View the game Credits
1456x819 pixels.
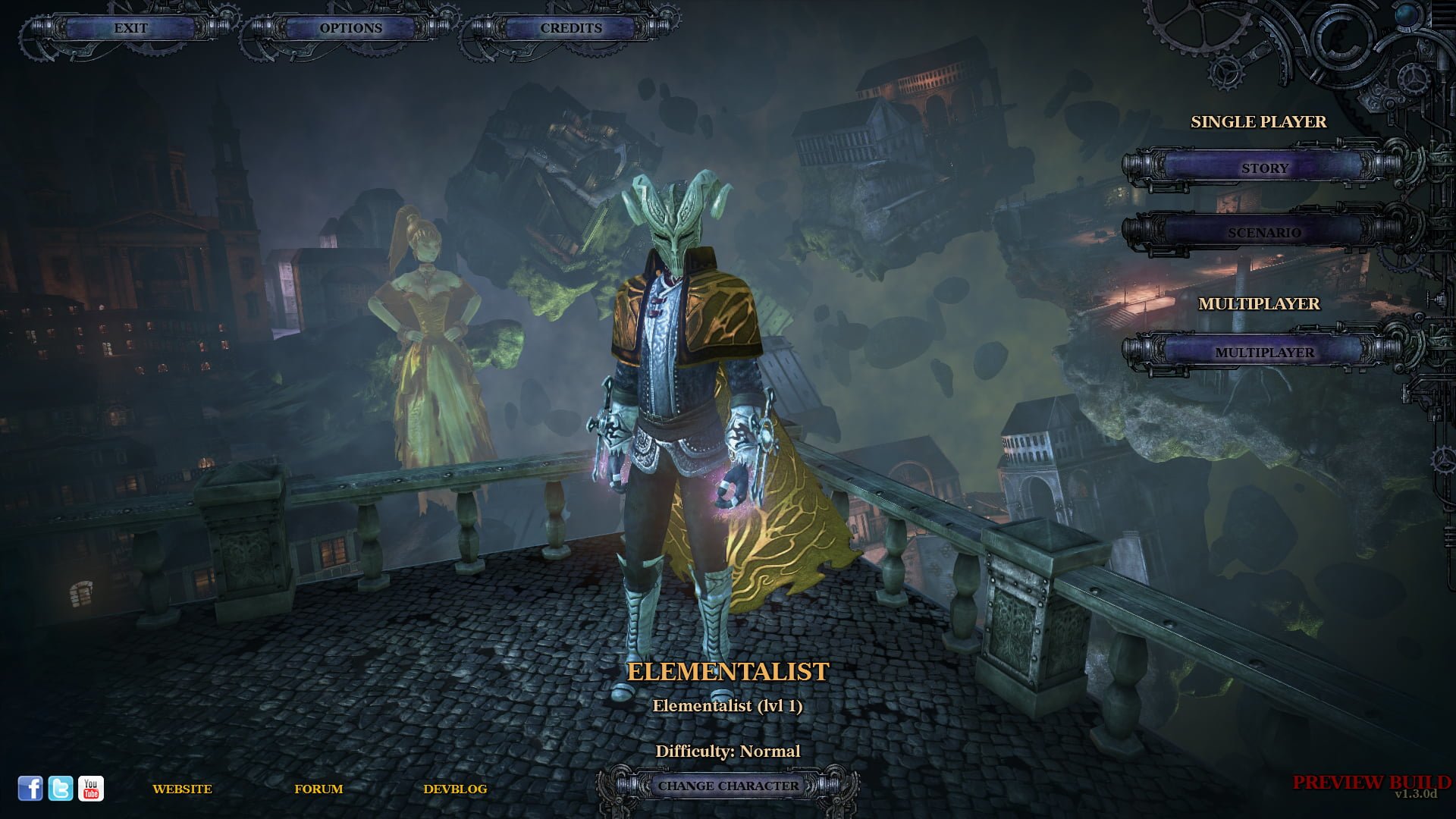570,28
